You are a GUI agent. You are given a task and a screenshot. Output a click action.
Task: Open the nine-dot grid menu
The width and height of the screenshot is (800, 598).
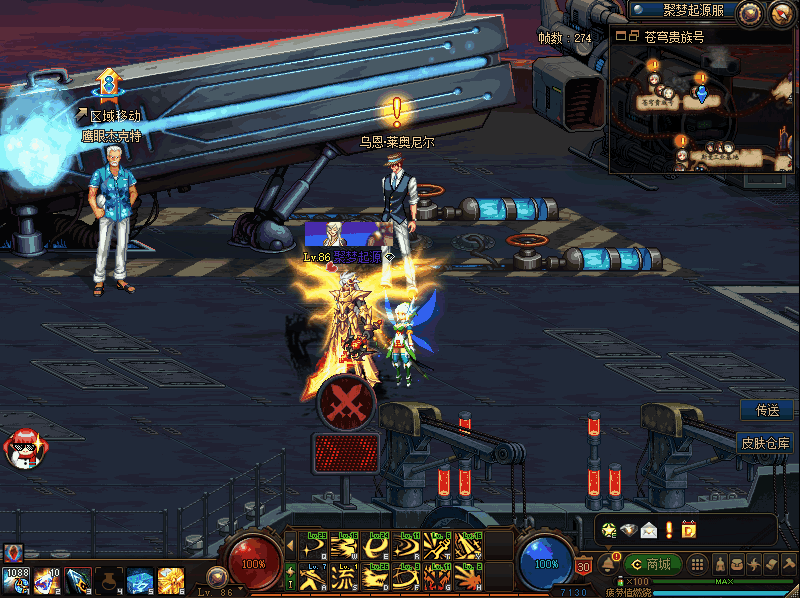click(699, 564)
